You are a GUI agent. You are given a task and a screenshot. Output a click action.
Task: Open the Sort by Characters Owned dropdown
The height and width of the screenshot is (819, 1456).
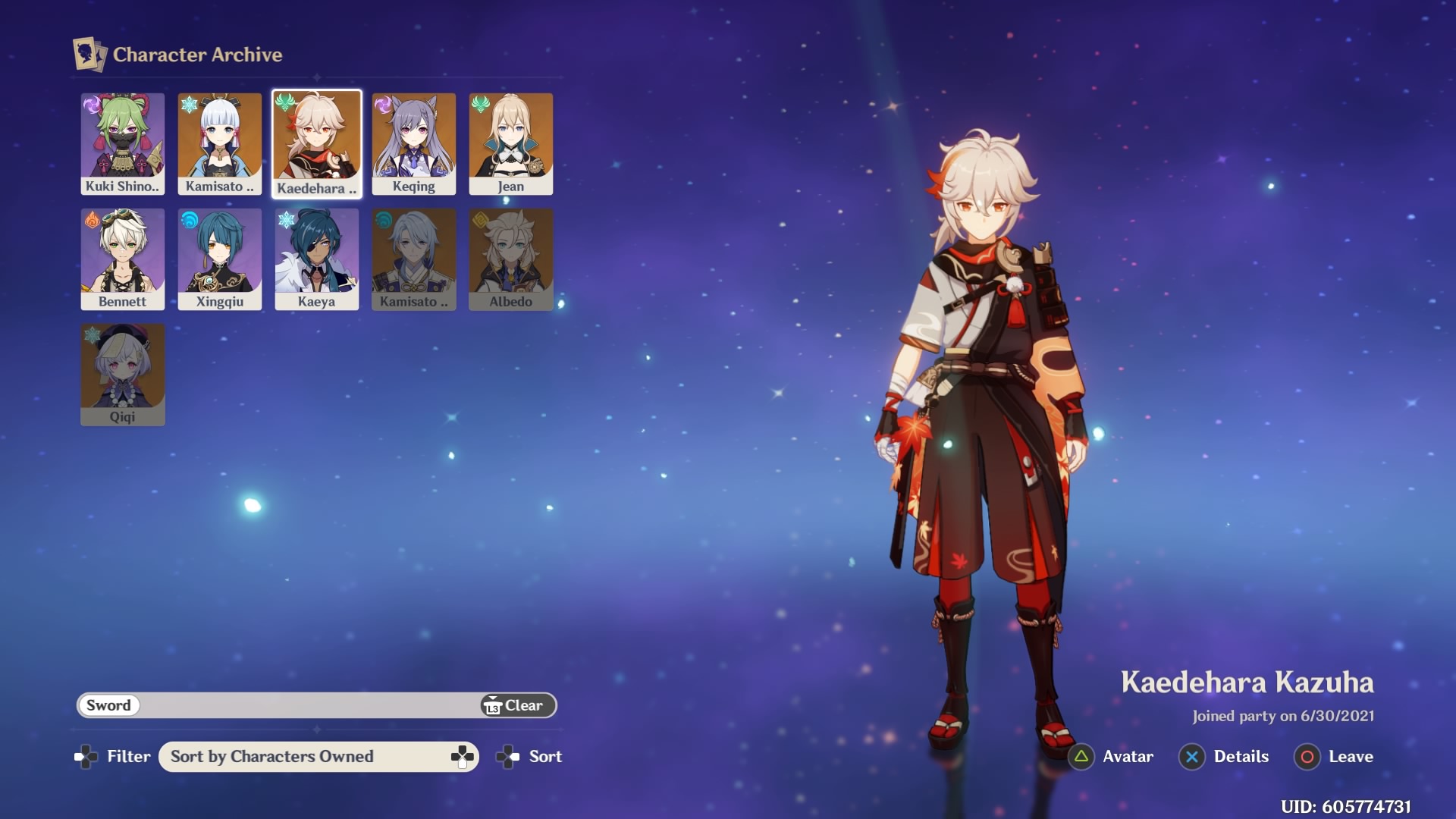317,756
